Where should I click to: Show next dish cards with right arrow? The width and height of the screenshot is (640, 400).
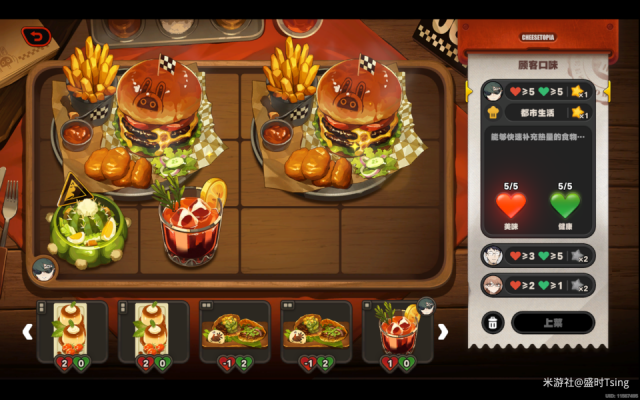click(443, 331)
